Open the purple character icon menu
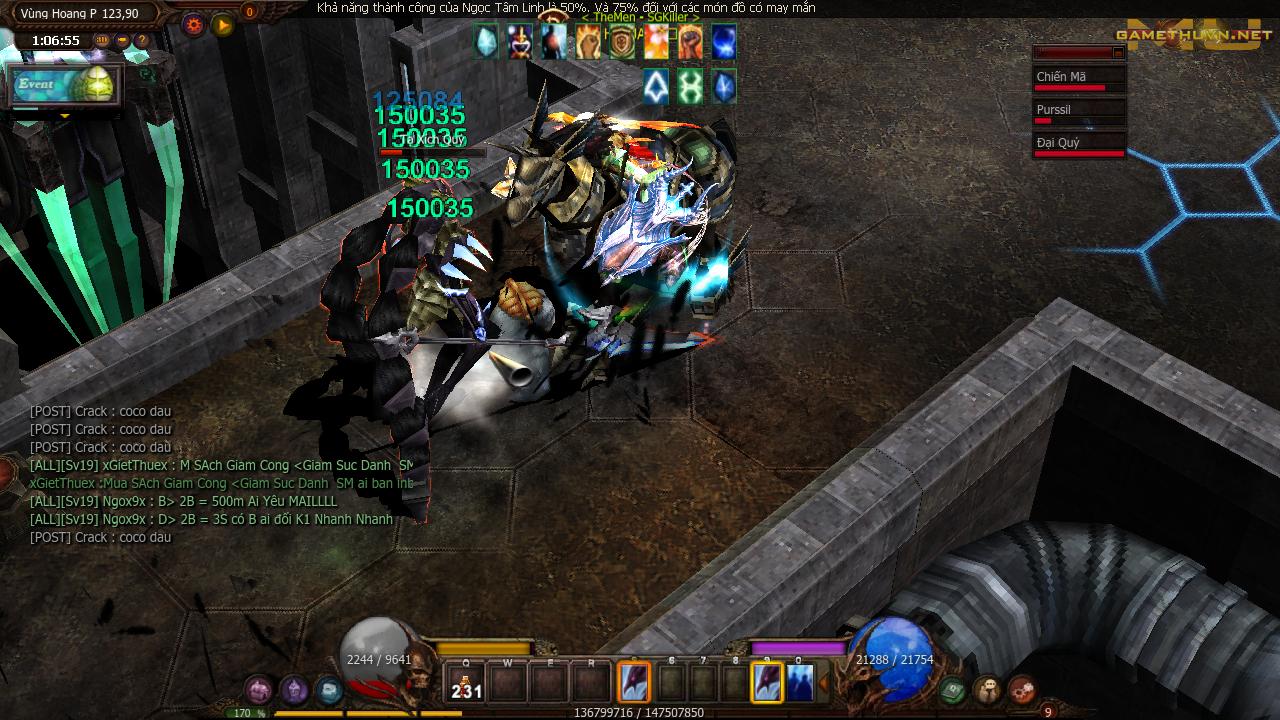Viewport: 1280px width, 720px height. tap(294, 689)
